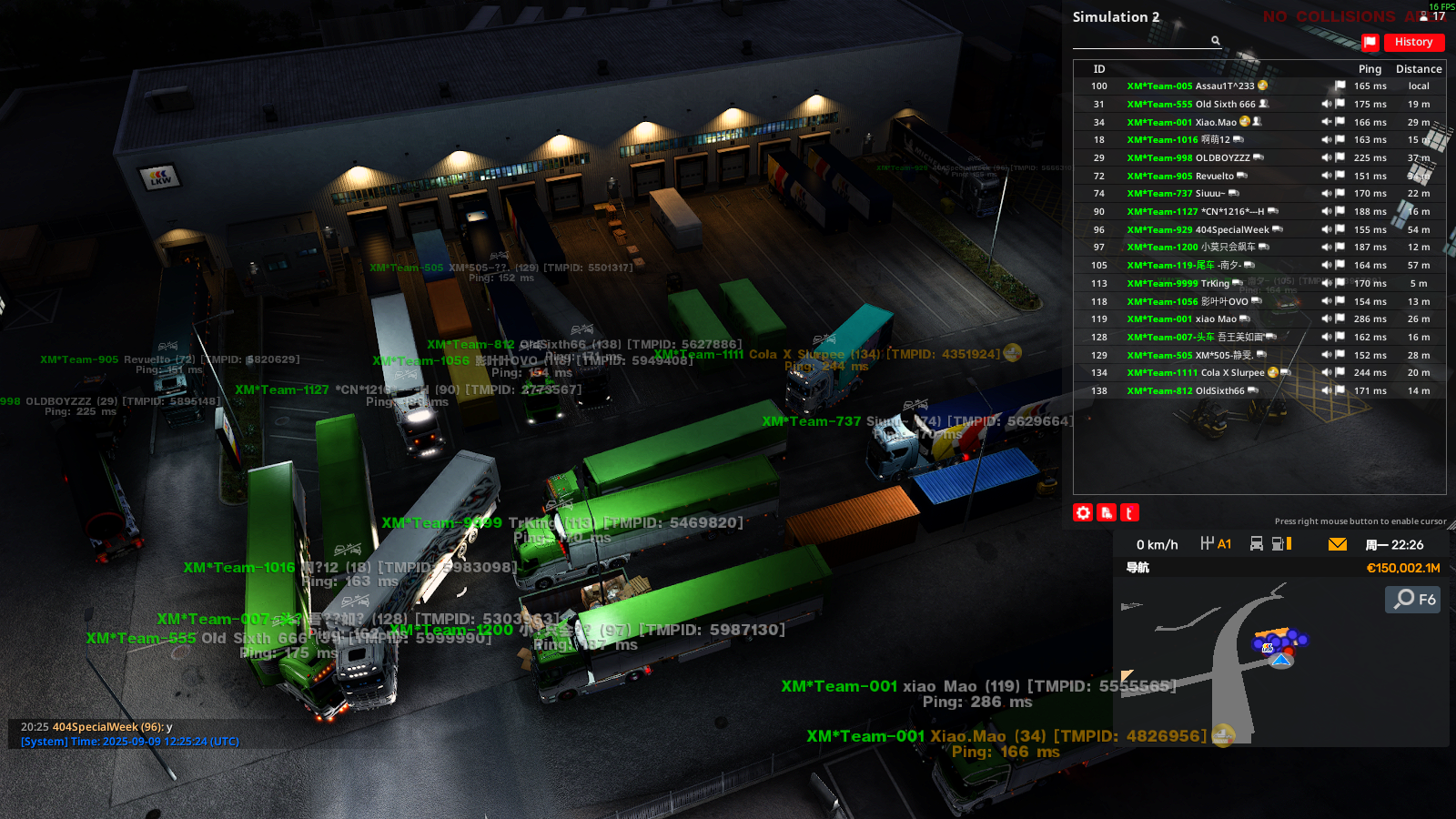Image resolution: width=1456 pixels, height=819 pixels.
Task: Mute Xiao.Mao (ID 34) with the speaker icon
Action: point(1327,122)
